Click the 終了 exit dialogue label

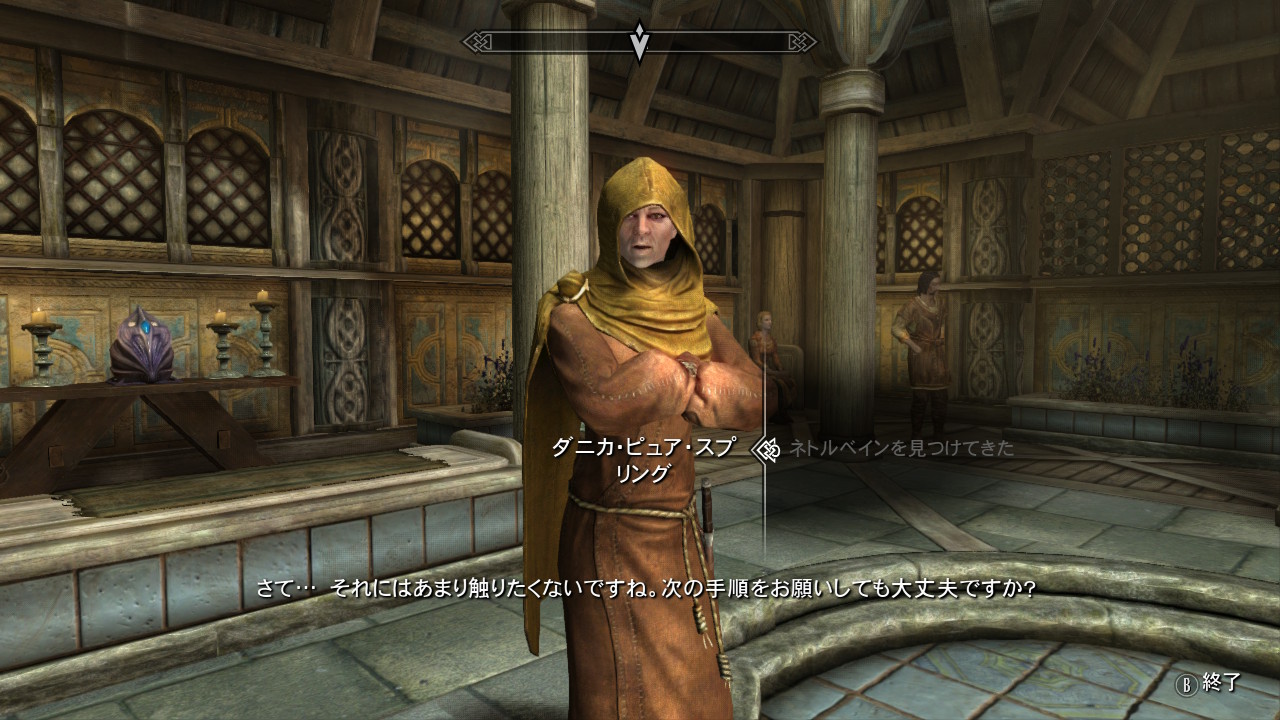[x=1221, y=683]
